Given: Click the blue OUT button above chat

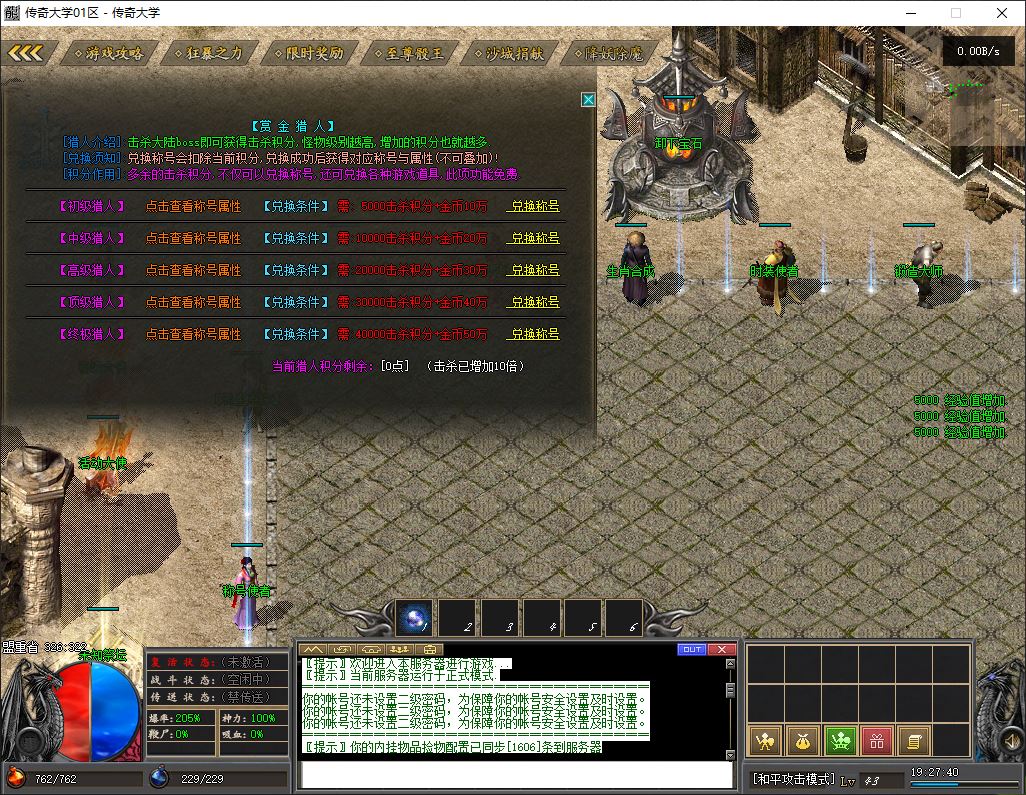Looking at the screenshot, I should point(691,649).
